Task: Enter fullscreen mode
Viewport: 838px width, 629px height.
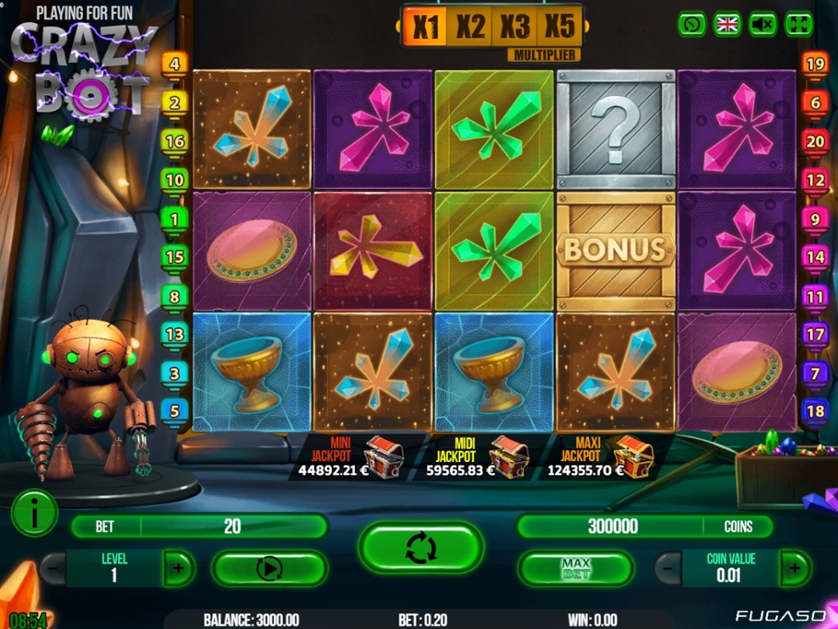Action: tap(799, 24)
